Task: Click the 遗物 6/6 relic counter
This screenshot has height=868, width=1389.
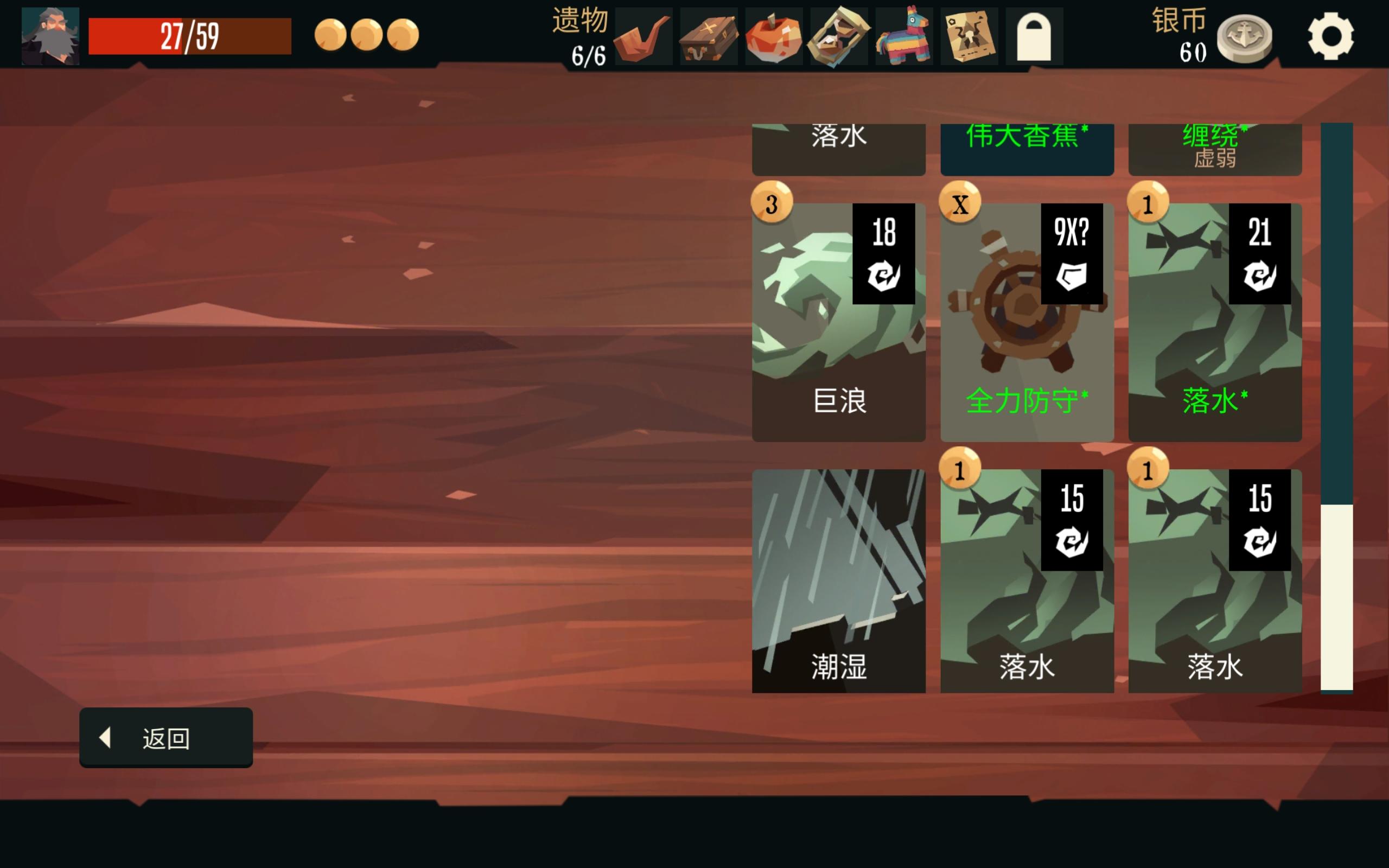Action: tap(578, 36)
